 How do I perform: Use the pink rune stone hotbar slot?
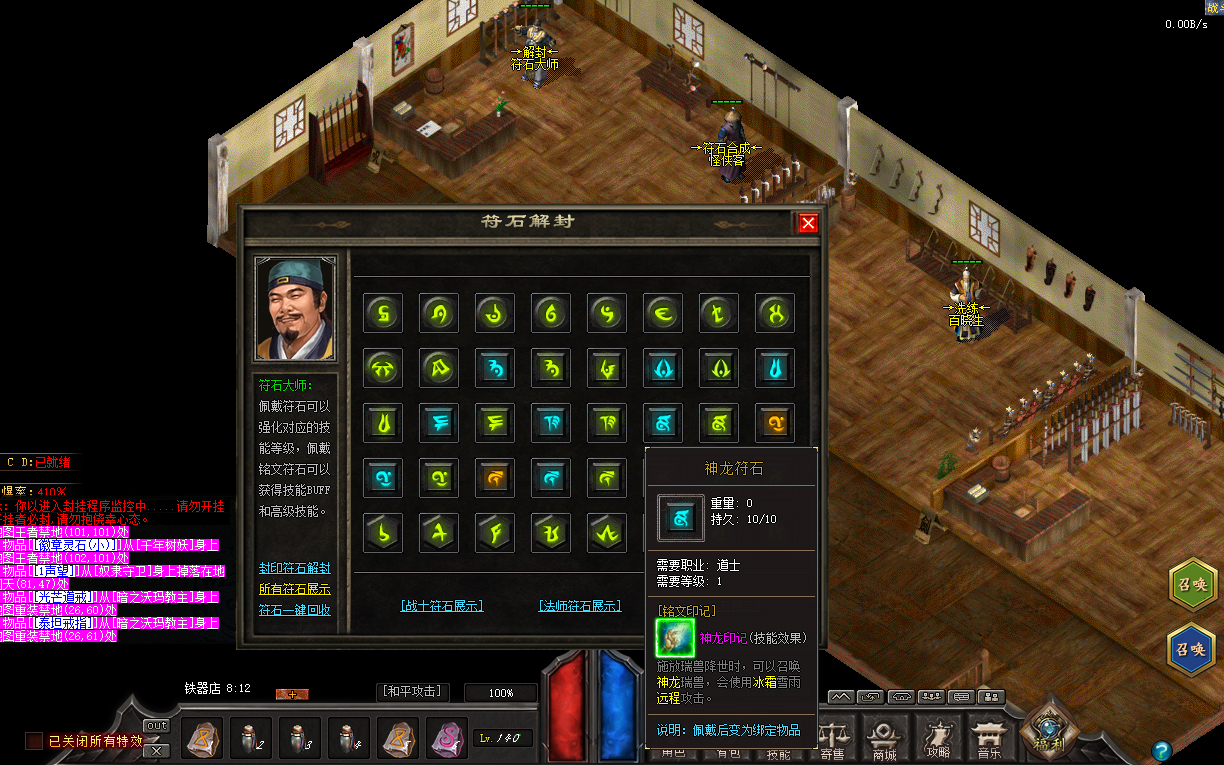pos(447,739)
